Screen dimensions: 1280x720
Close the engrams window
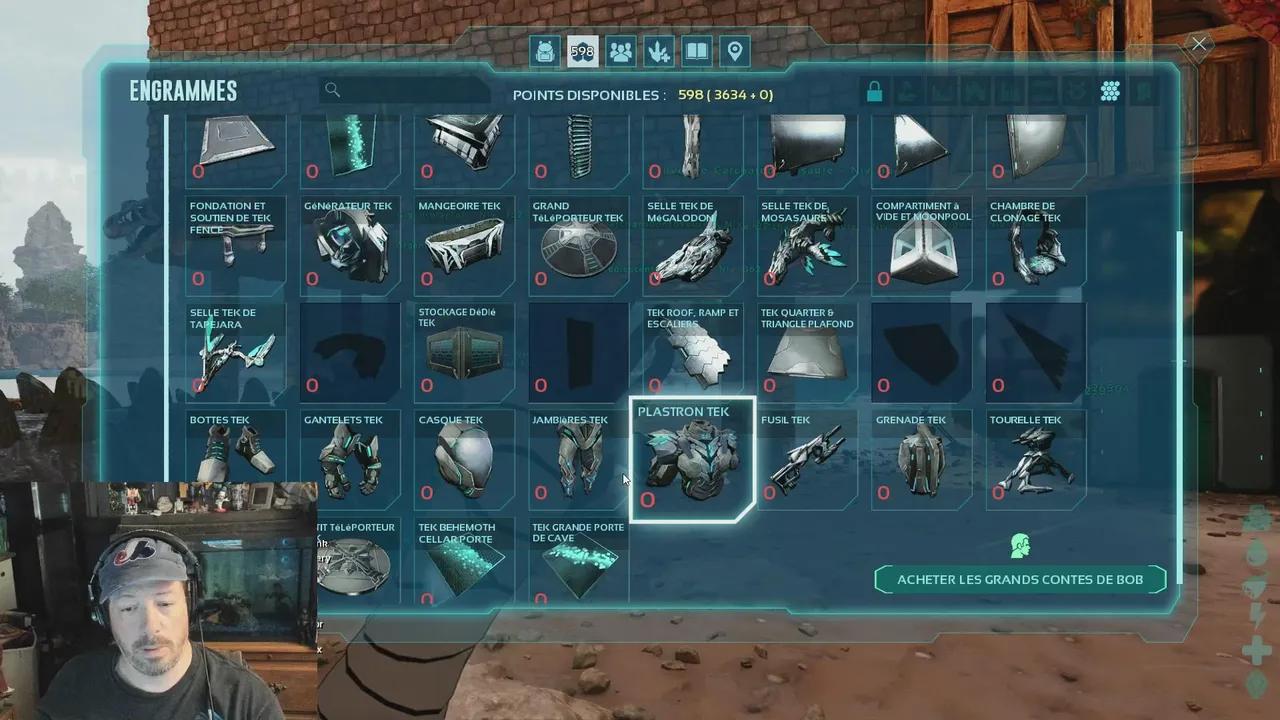(1198, 44)
